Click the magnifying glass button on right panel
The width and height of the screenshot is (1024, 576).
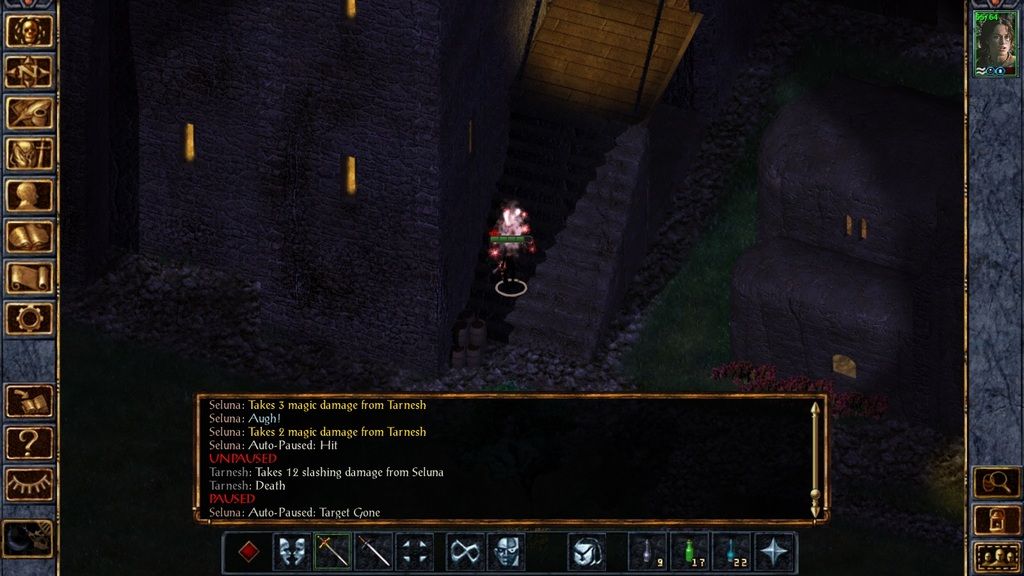pos(995,483)
